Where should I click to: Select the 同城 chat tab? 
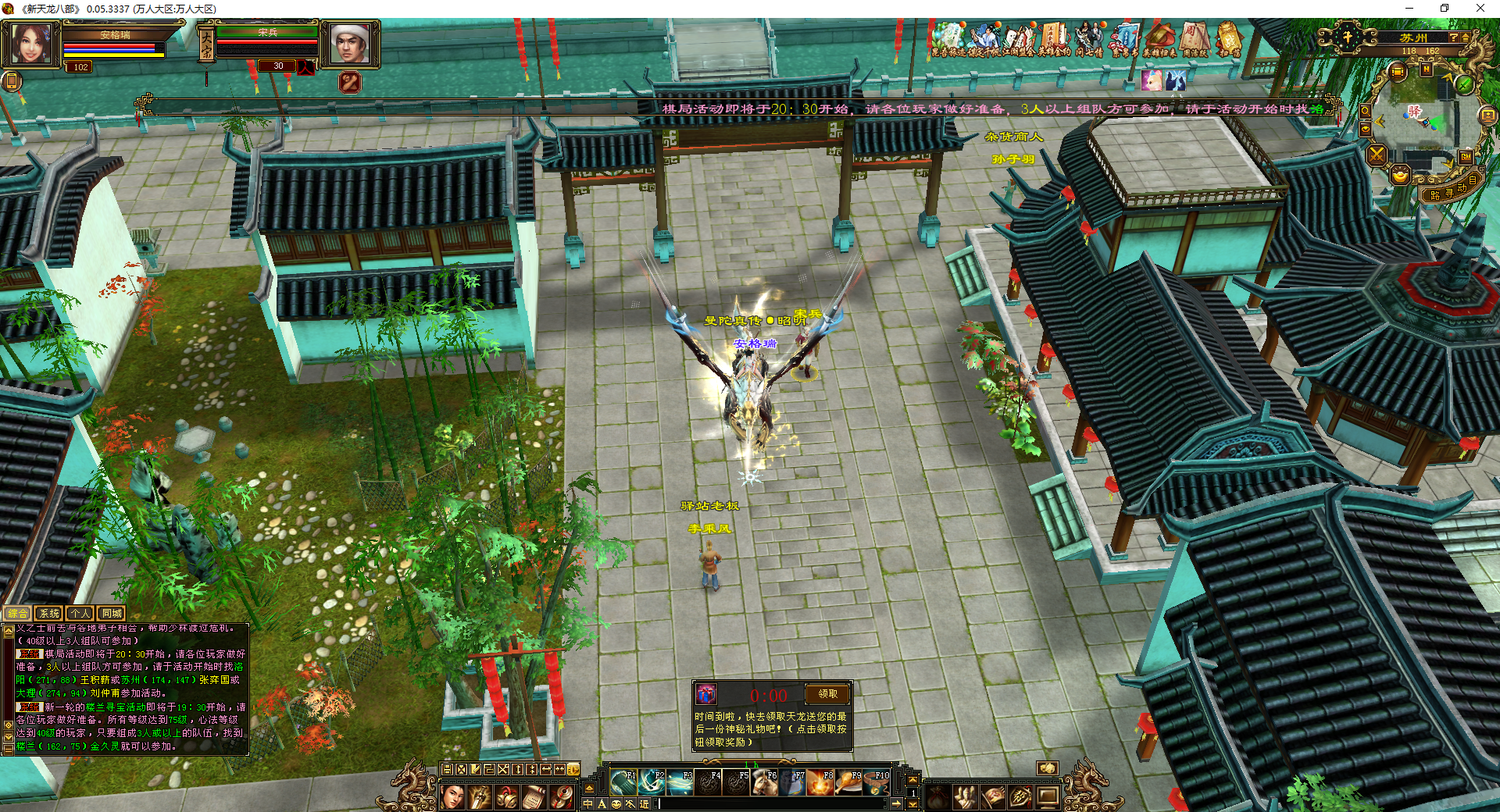(112, 614)
